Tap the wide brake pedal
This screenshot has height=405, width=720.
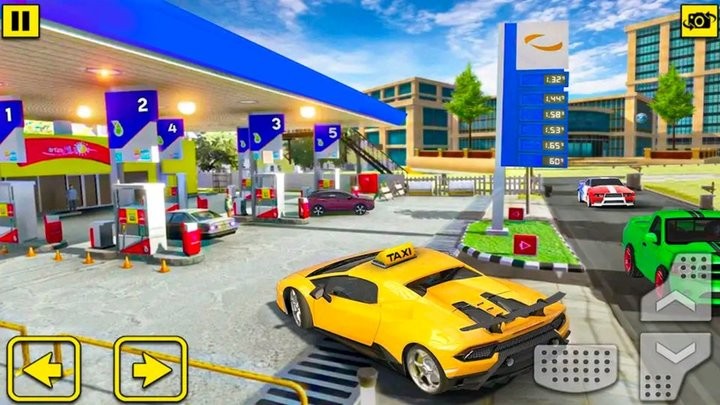coord(575,369)
